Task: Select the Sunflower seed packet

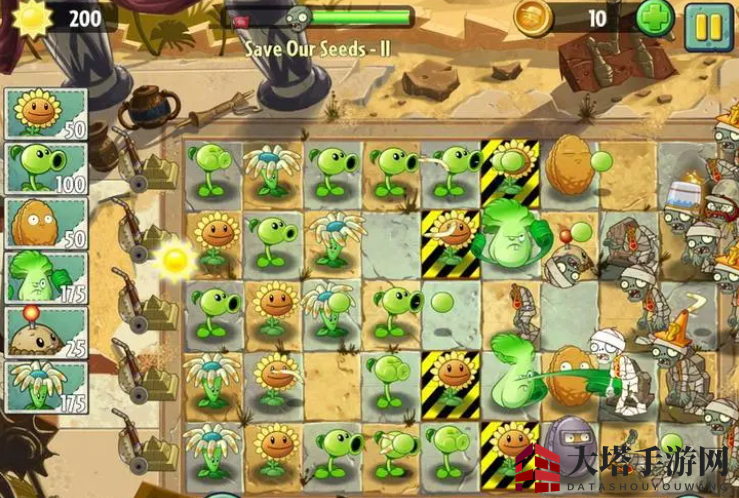Action: click(x=46, y=113)
